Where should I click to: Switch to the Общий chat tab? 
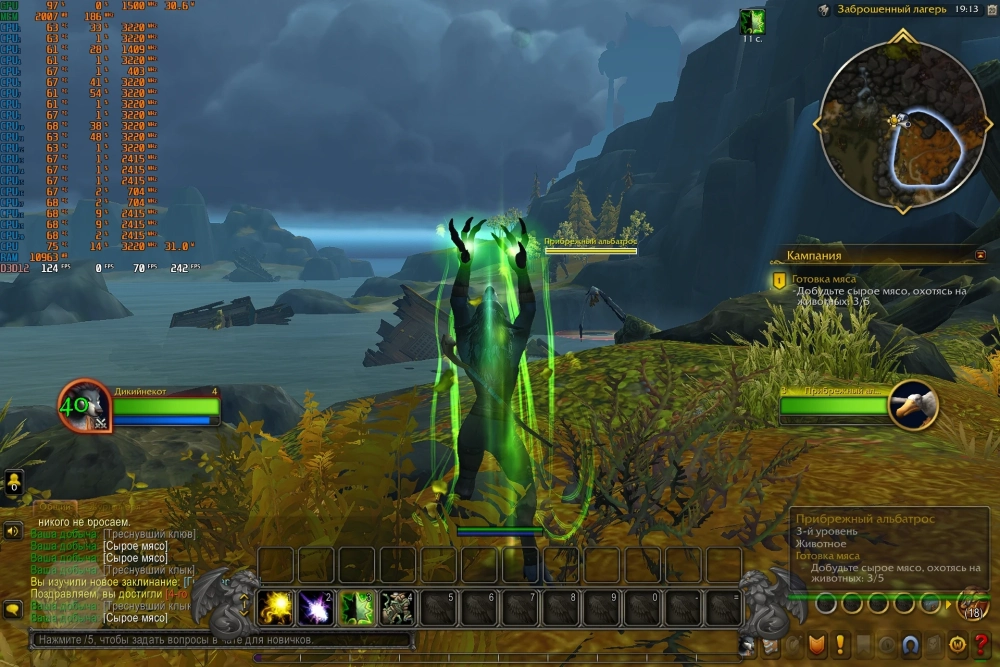58,507
